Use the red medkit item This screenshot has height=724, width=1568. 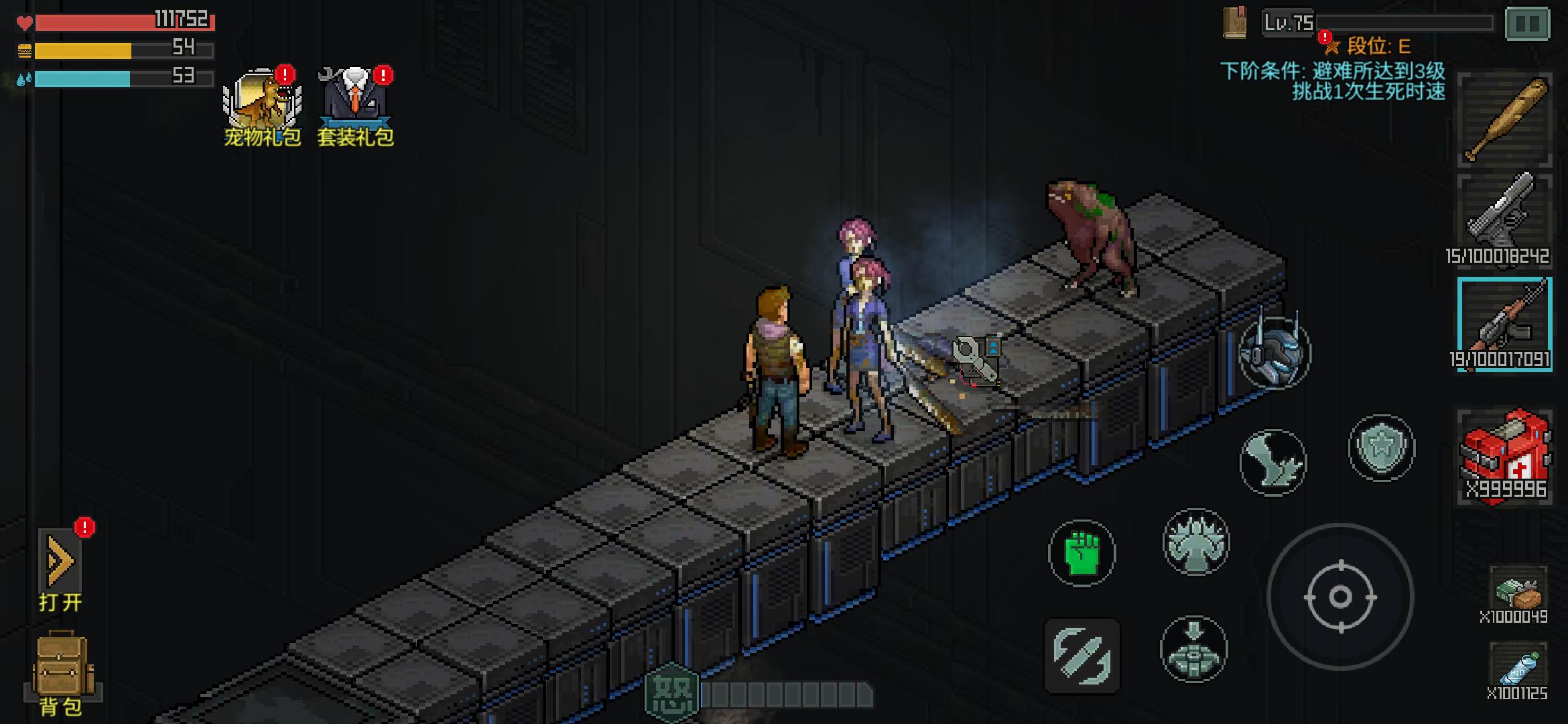[1504, 456]
